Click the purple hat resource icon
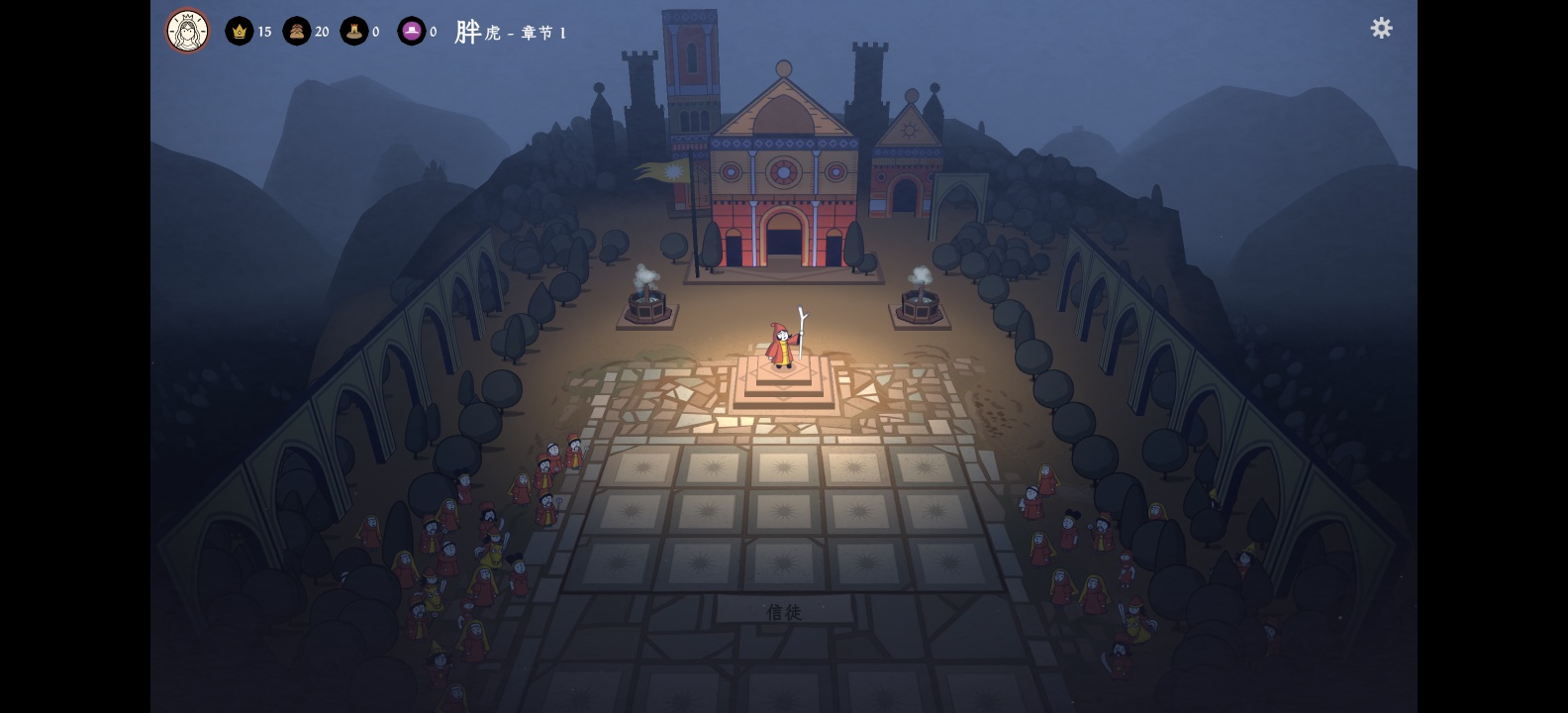The height and width of the screenshot is (713, 1568). [411, 32]
